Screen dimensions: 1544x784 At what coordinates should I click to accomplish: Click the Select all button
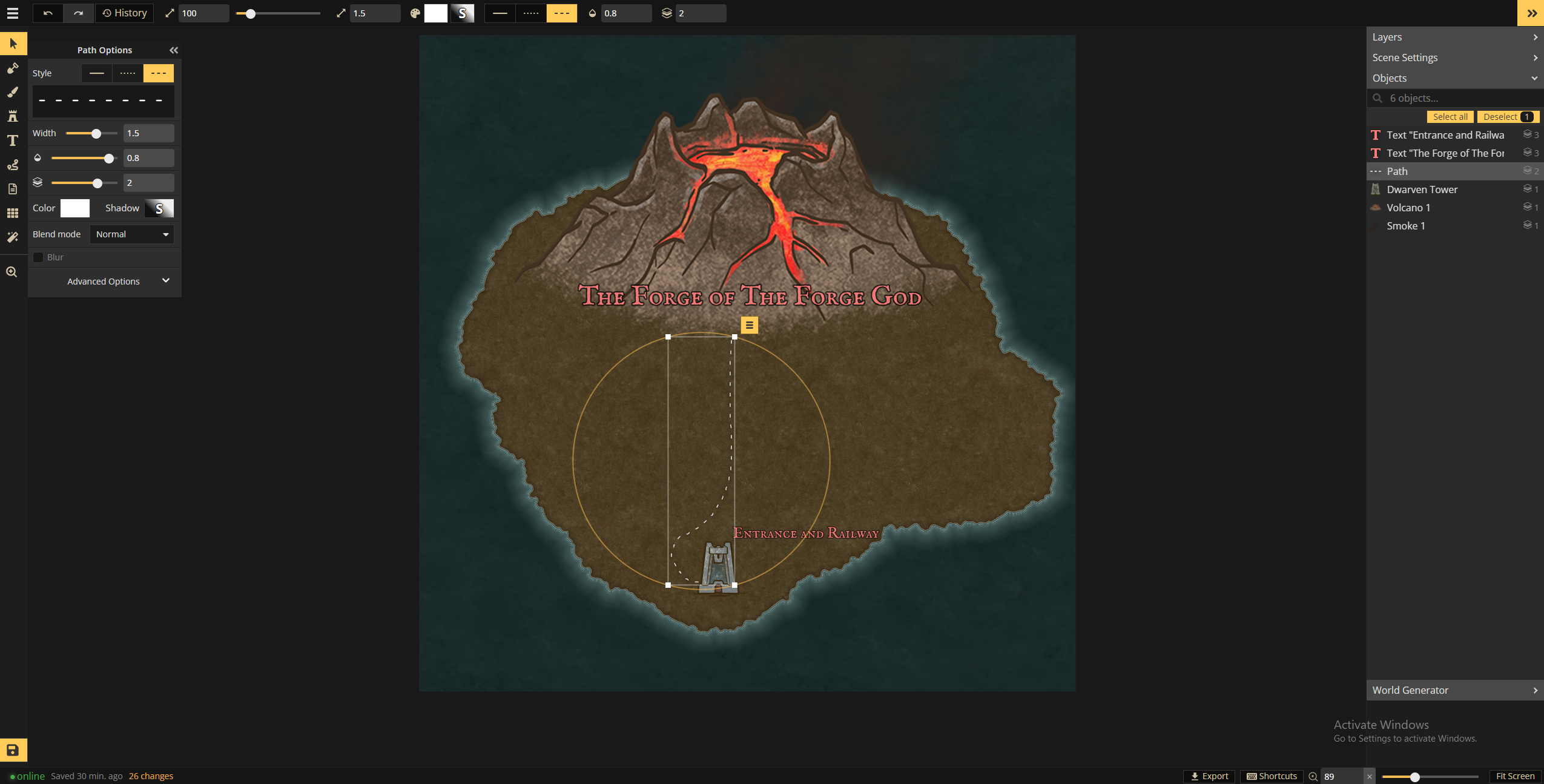tap(1451, 116)
